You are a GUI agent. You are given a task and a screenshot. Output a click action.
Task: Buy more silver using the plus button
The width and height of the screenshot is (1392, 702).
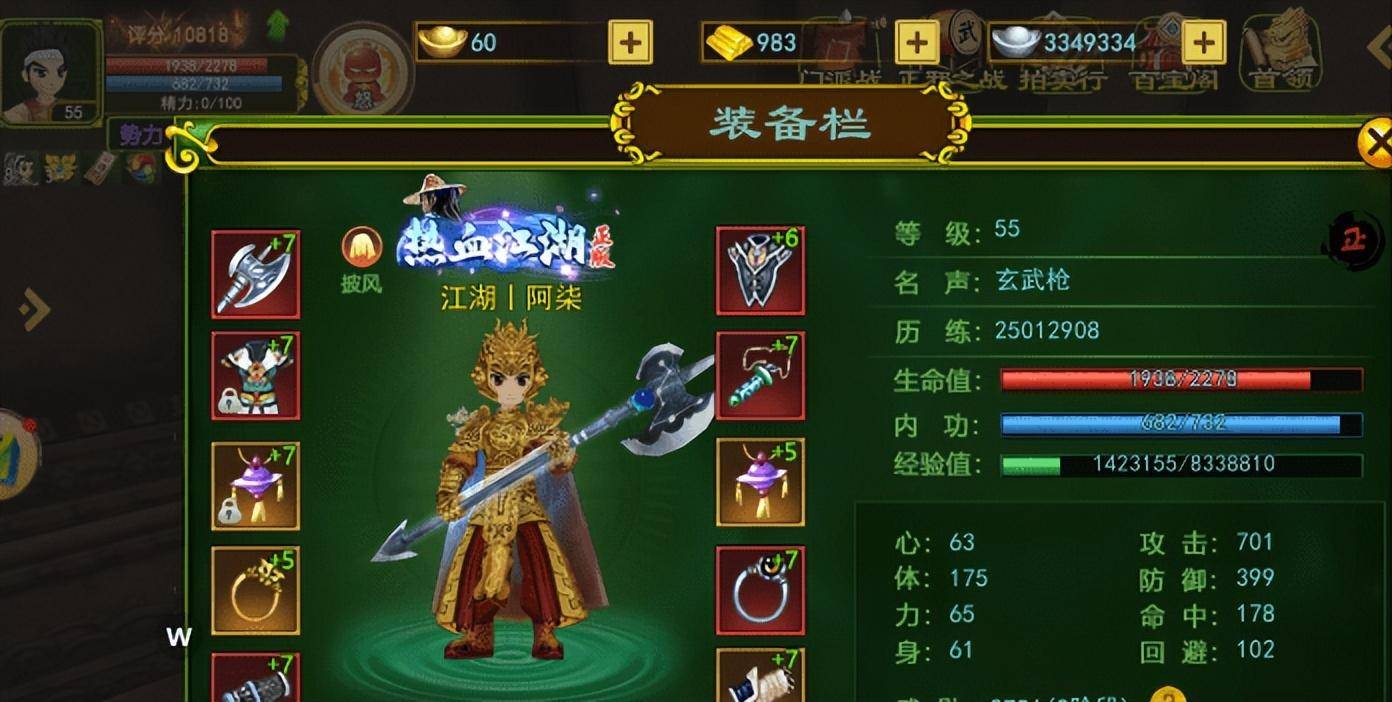tap(1204, 42)
